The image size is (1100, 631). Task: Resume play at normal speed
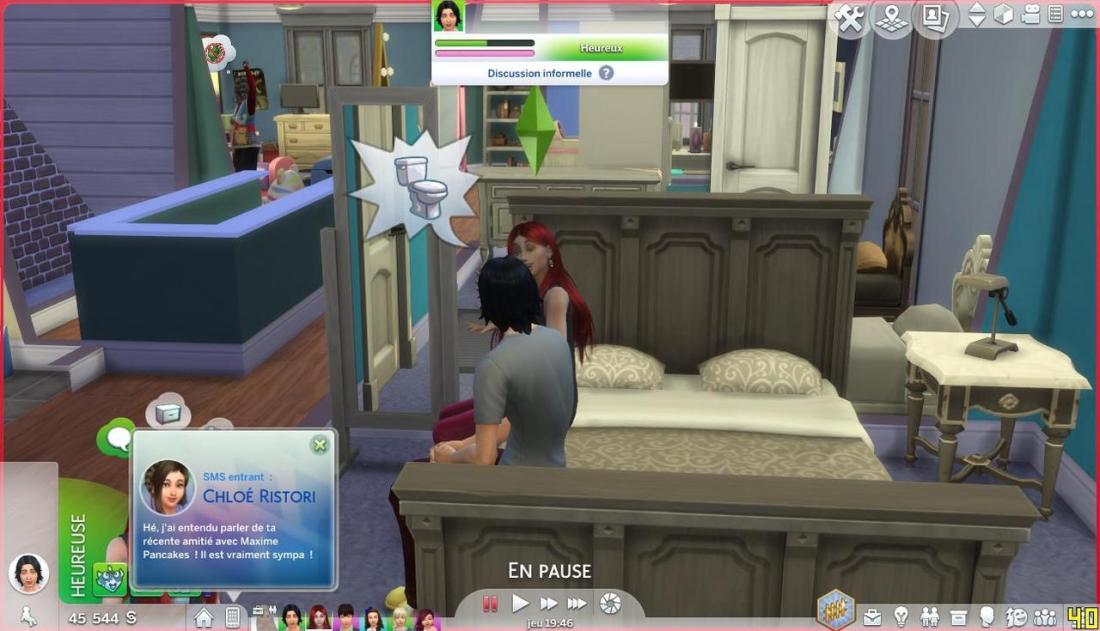coord(520,603)
